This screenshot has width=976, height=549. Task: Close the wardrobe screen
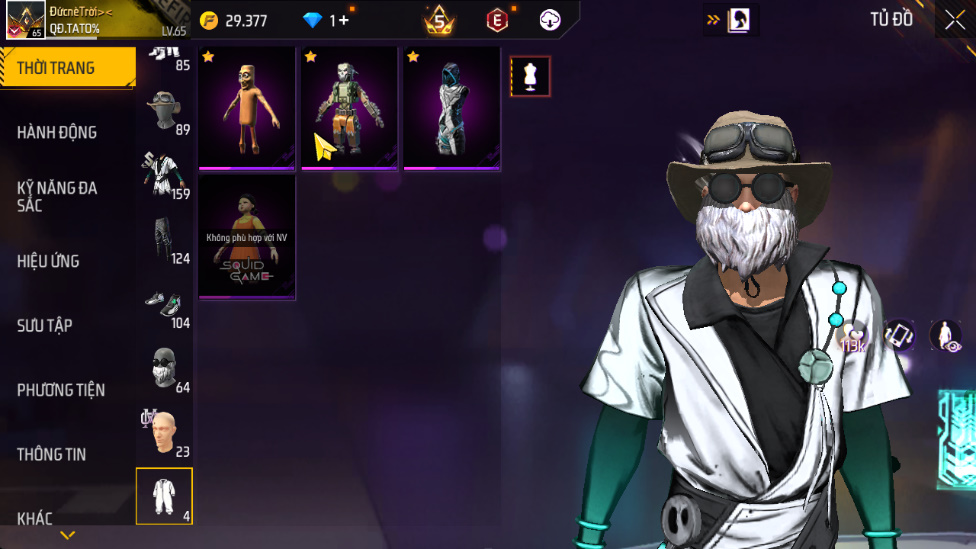pos(954,20)
